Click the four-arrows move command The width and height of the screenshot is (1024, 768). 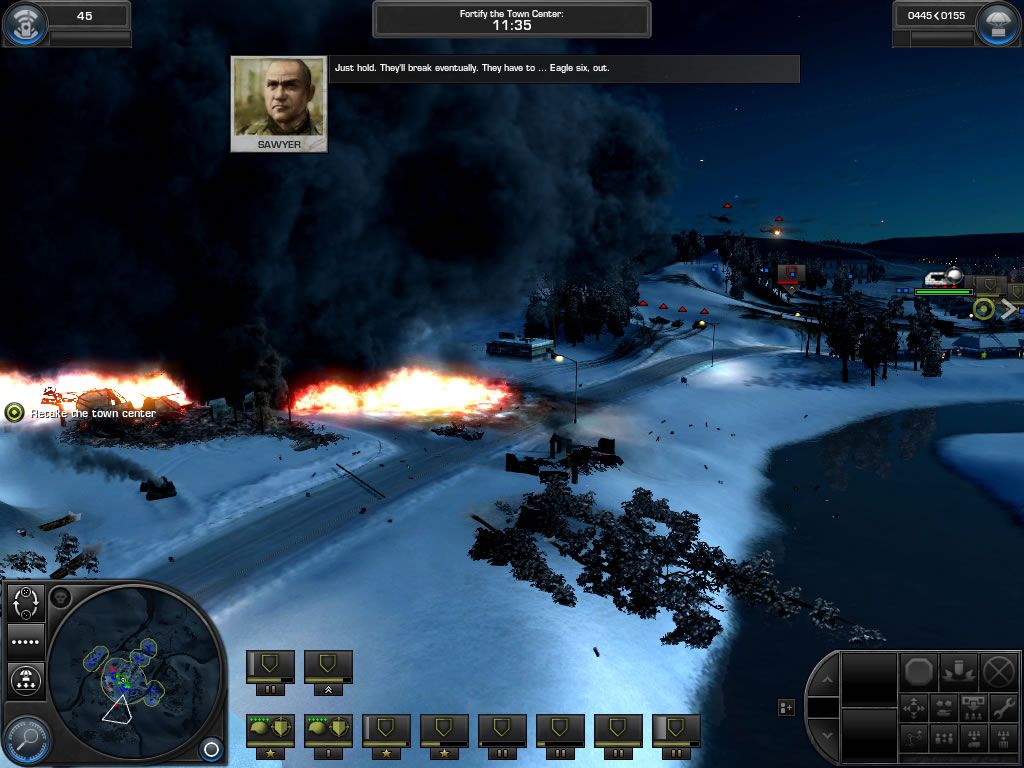[x=915, y=708]
